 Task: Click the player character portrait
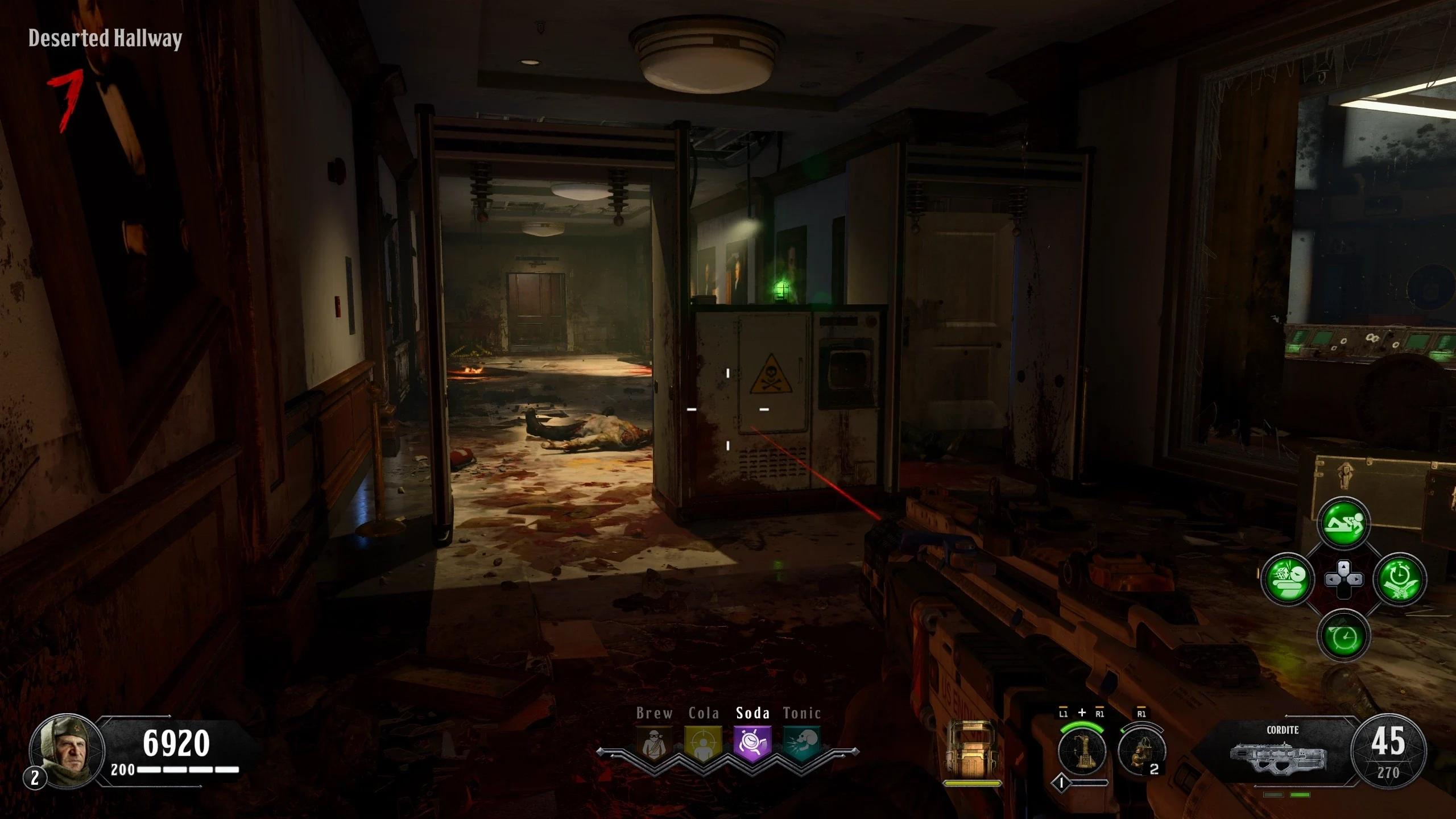(x=67, y=750)
